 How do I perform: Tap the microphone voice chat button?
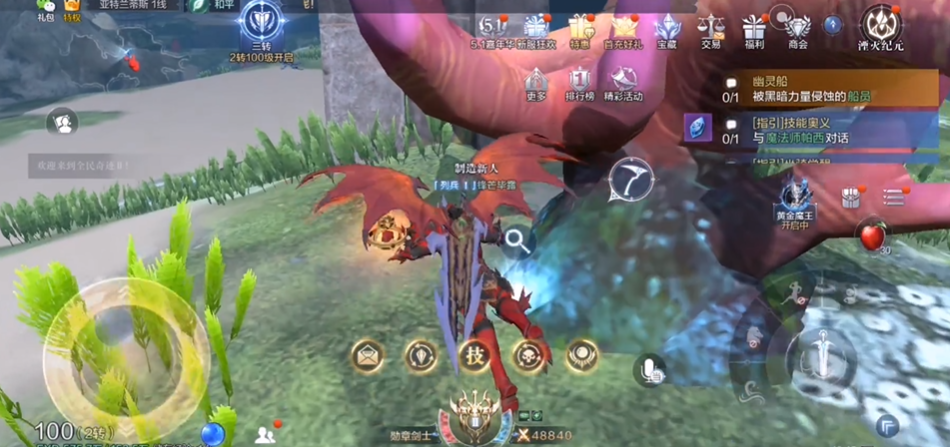point(651,370)
